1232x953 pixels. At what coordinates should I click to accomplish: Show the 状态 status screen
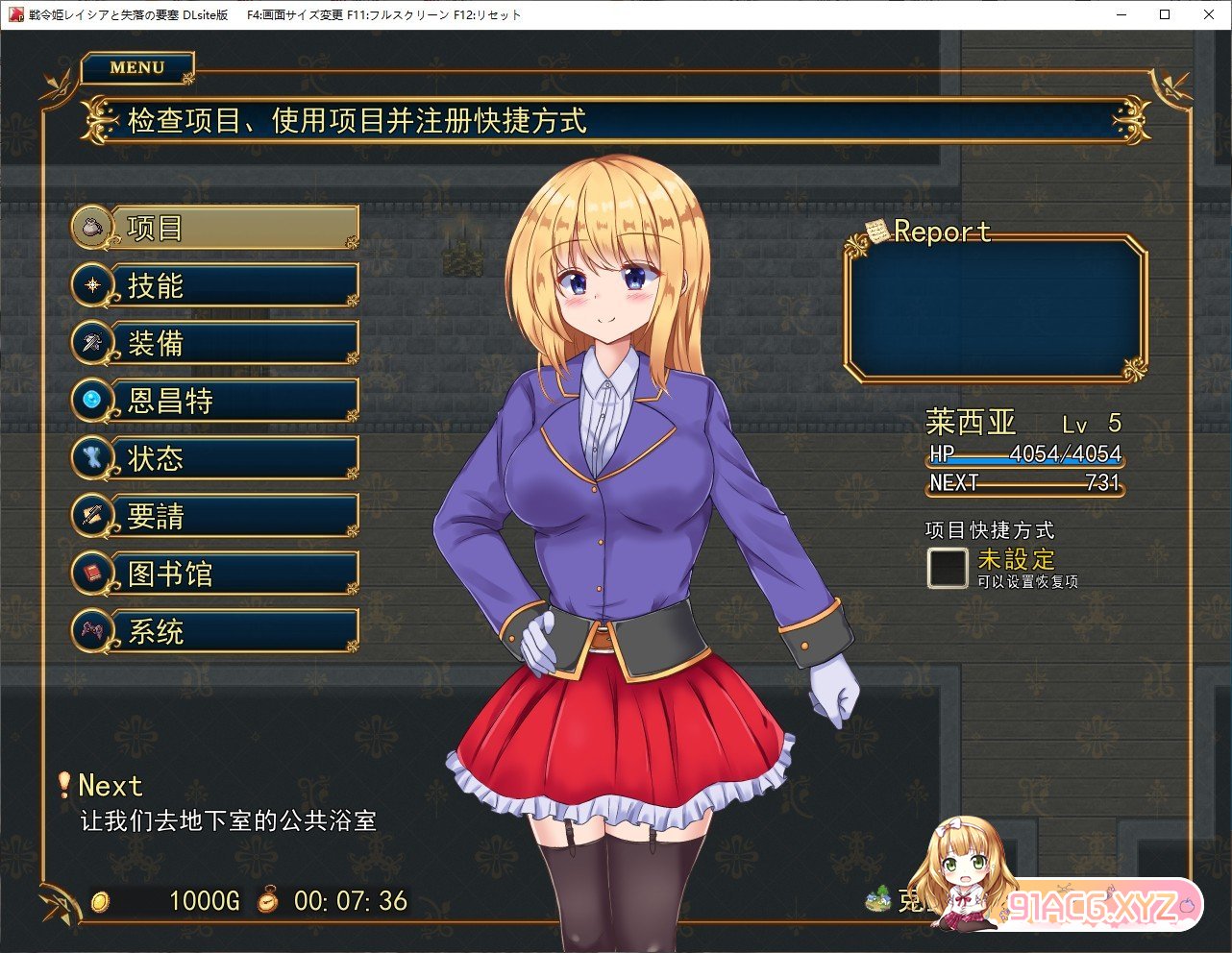(215, 458)
